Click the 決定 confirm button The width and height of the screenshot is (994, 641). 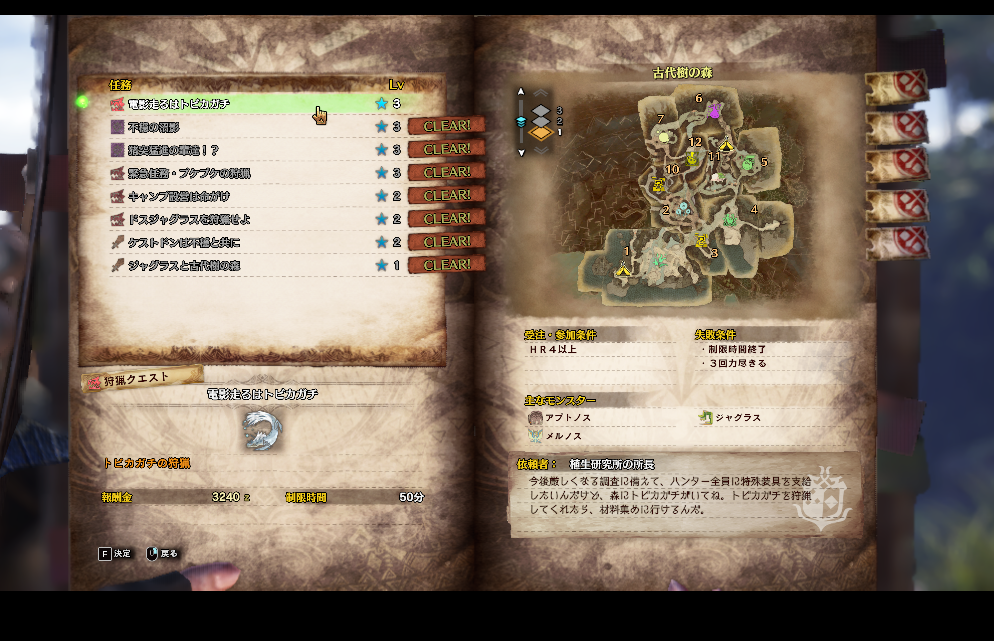[115, 553]
